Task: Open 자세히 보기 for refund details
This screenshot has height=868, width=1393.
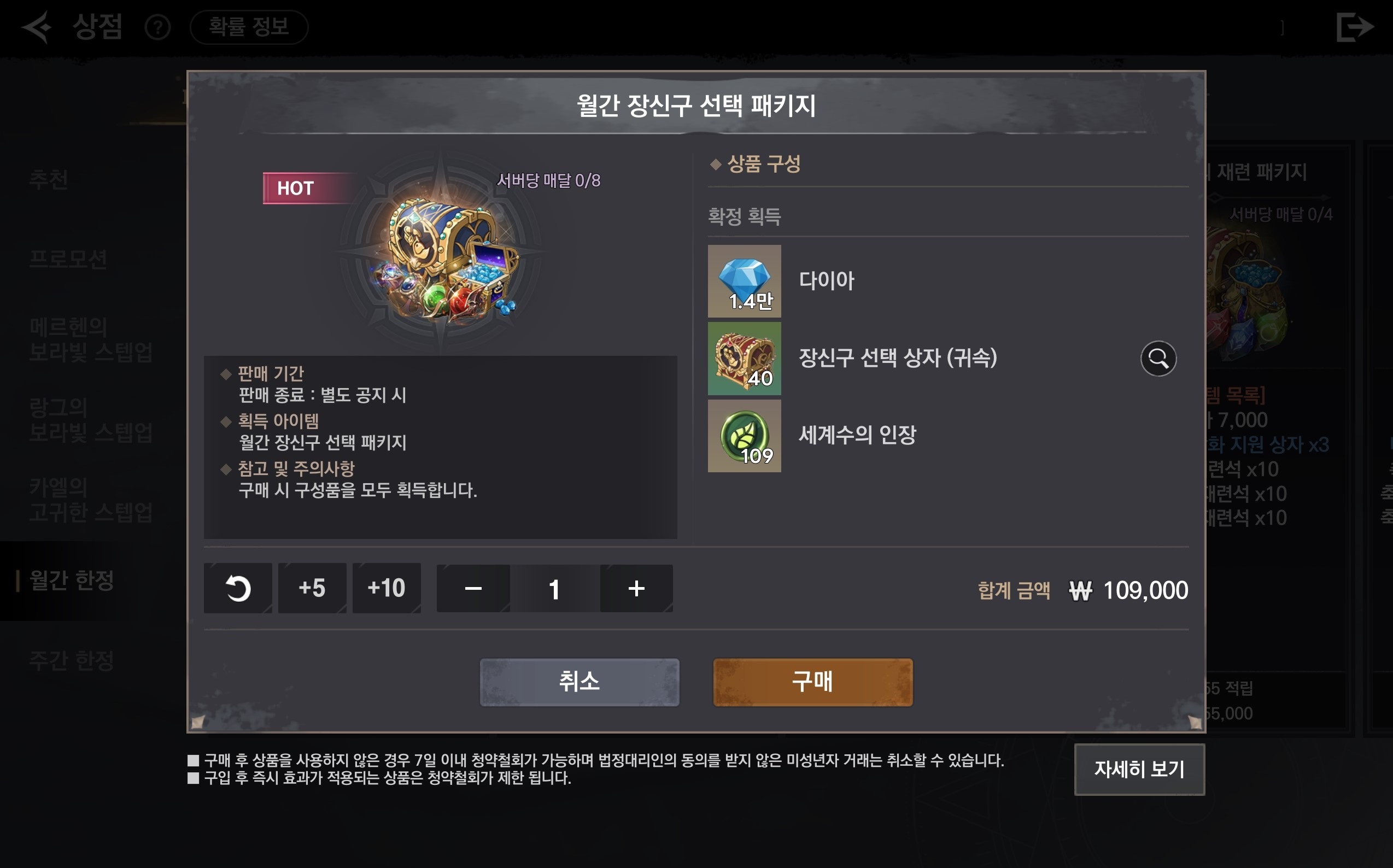Action: (1139, 769)
